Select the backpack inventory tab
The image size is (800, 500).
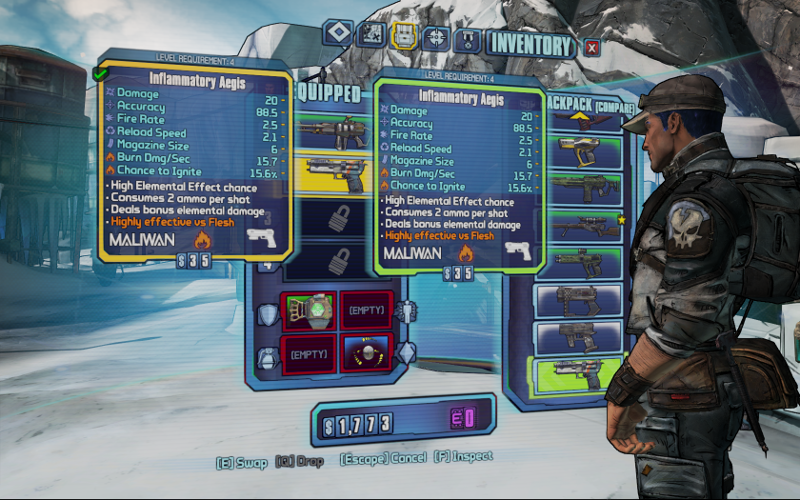tap(403, 37)
